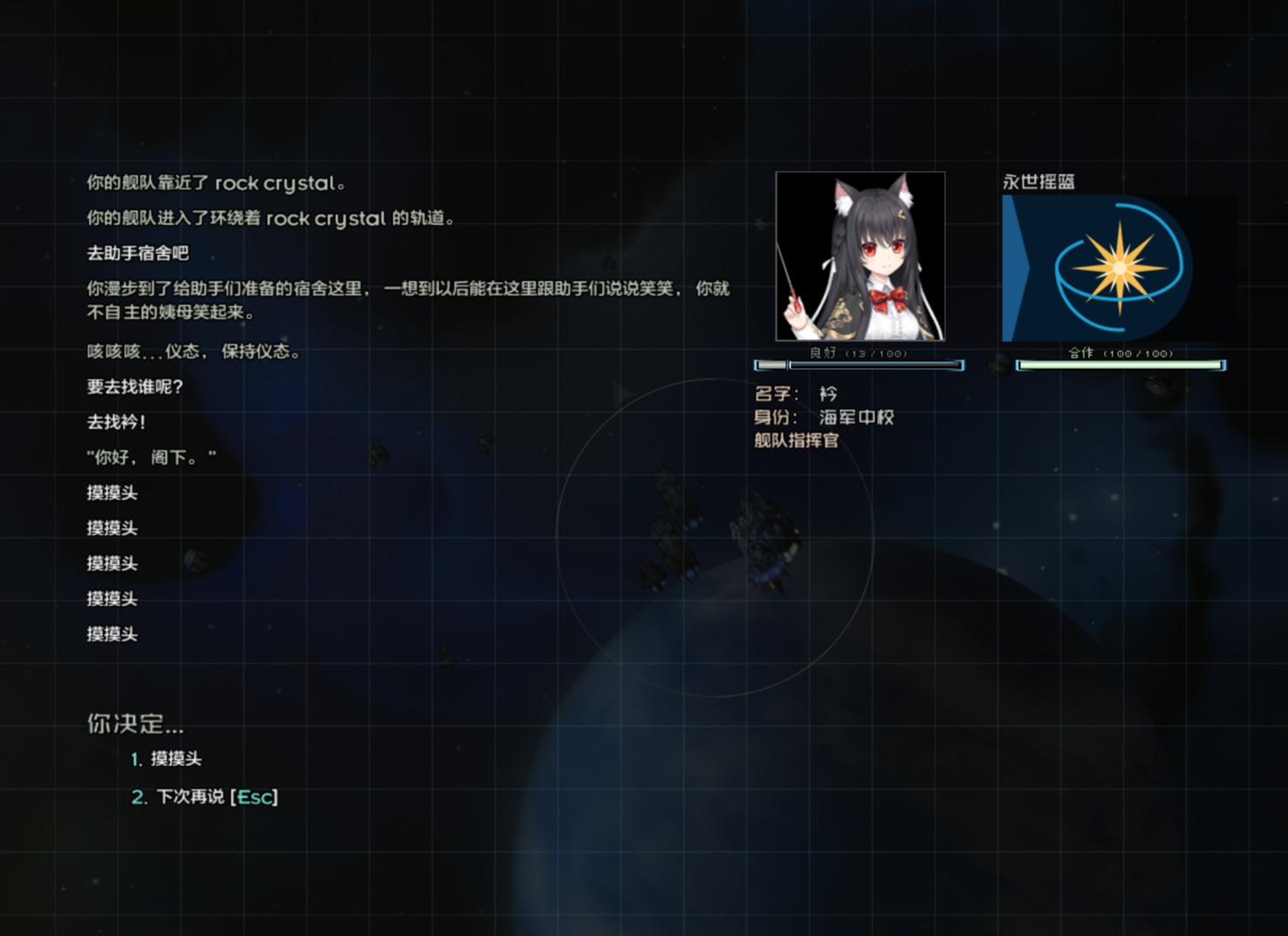1288x936 pixels.
Task: Click the 你决定... decision prompt heading
Action: click(136, 724)
